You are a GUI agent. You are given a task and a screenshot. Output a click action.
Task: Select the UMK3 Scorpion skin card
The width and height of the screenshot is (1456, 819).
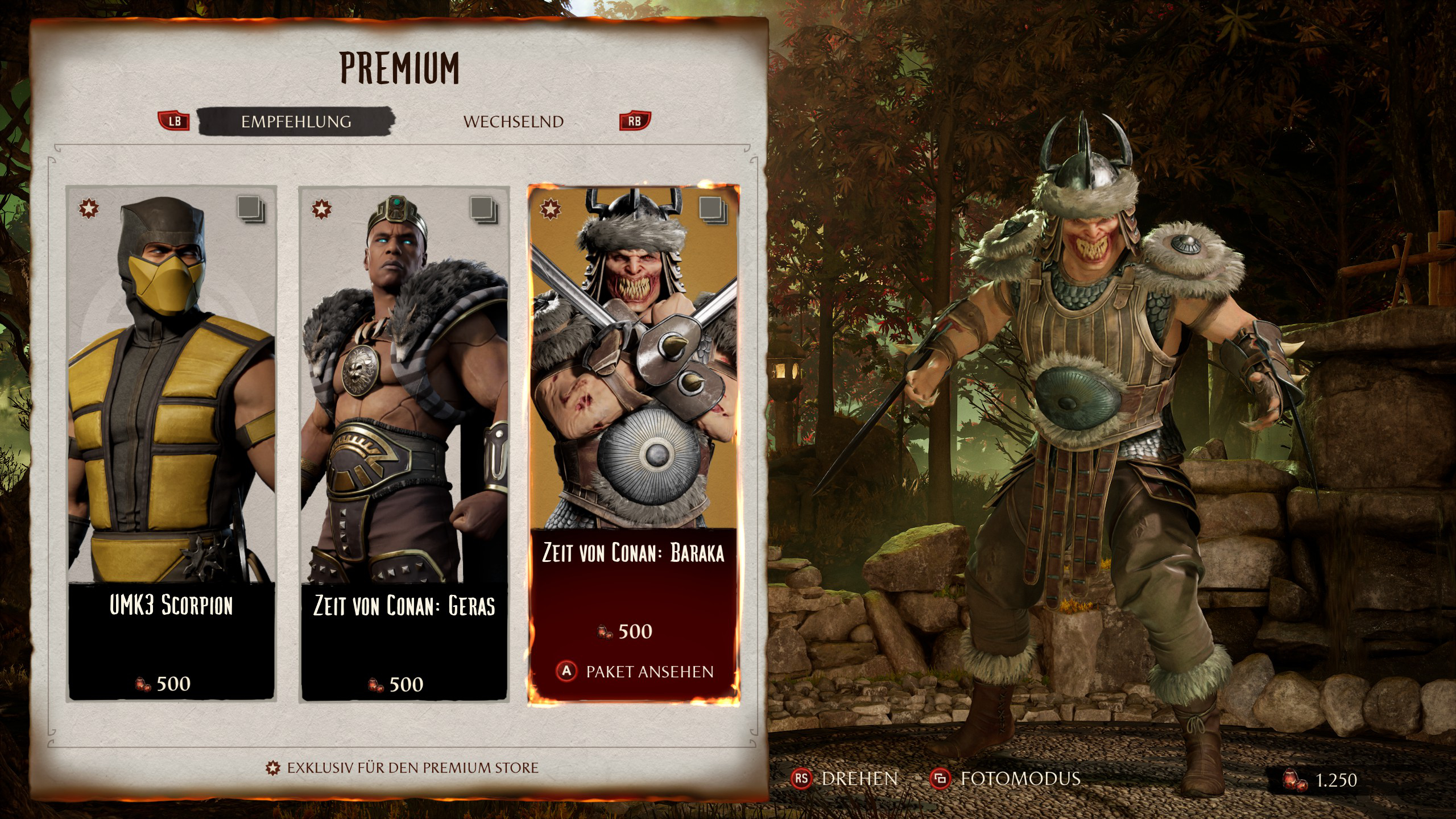pos(172,444)
